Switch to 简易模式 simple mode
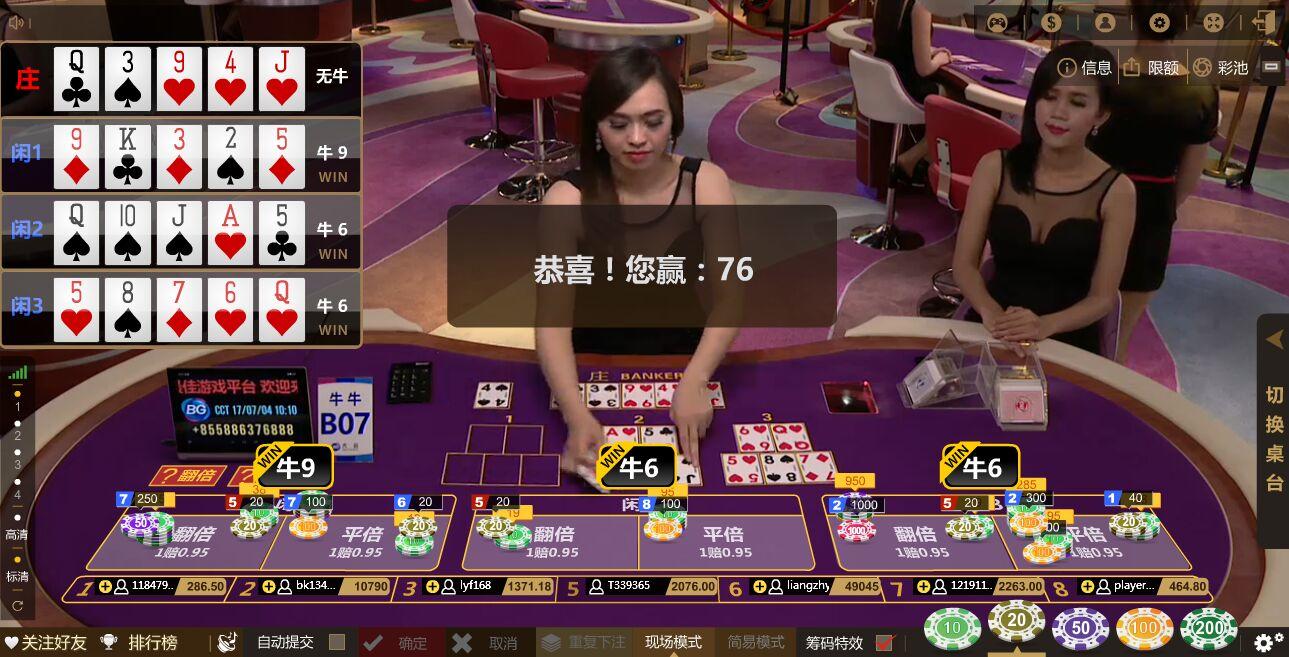This screenshot has width=1289, height=657. 756,642
